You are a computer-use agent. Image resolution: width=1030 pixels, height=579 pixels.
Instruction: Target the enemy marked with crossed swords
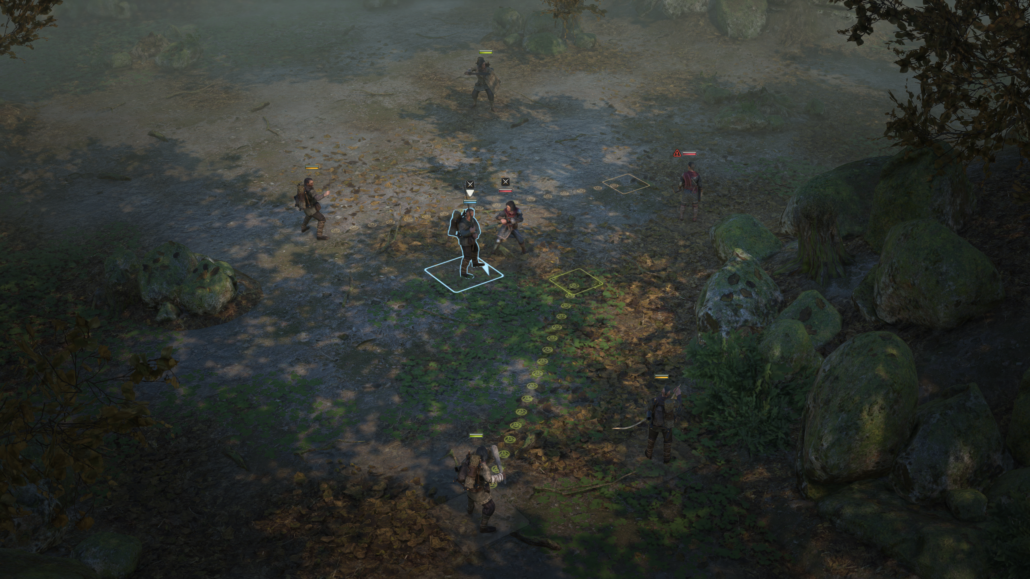510,225
